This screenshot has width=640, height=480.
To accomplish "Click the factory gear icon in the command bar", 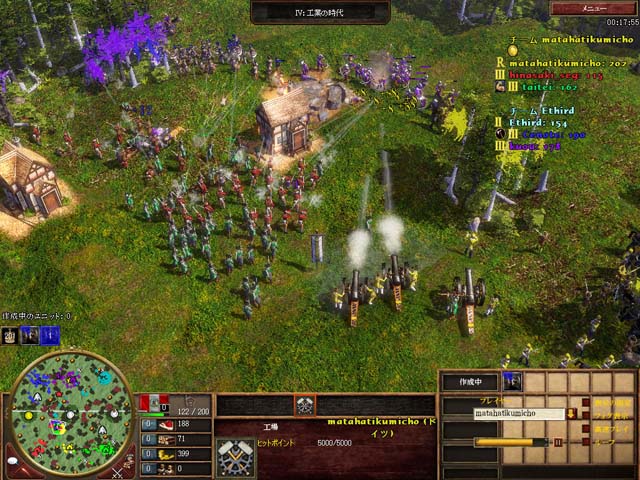I will pyautogui.click(x=305, y=406).
